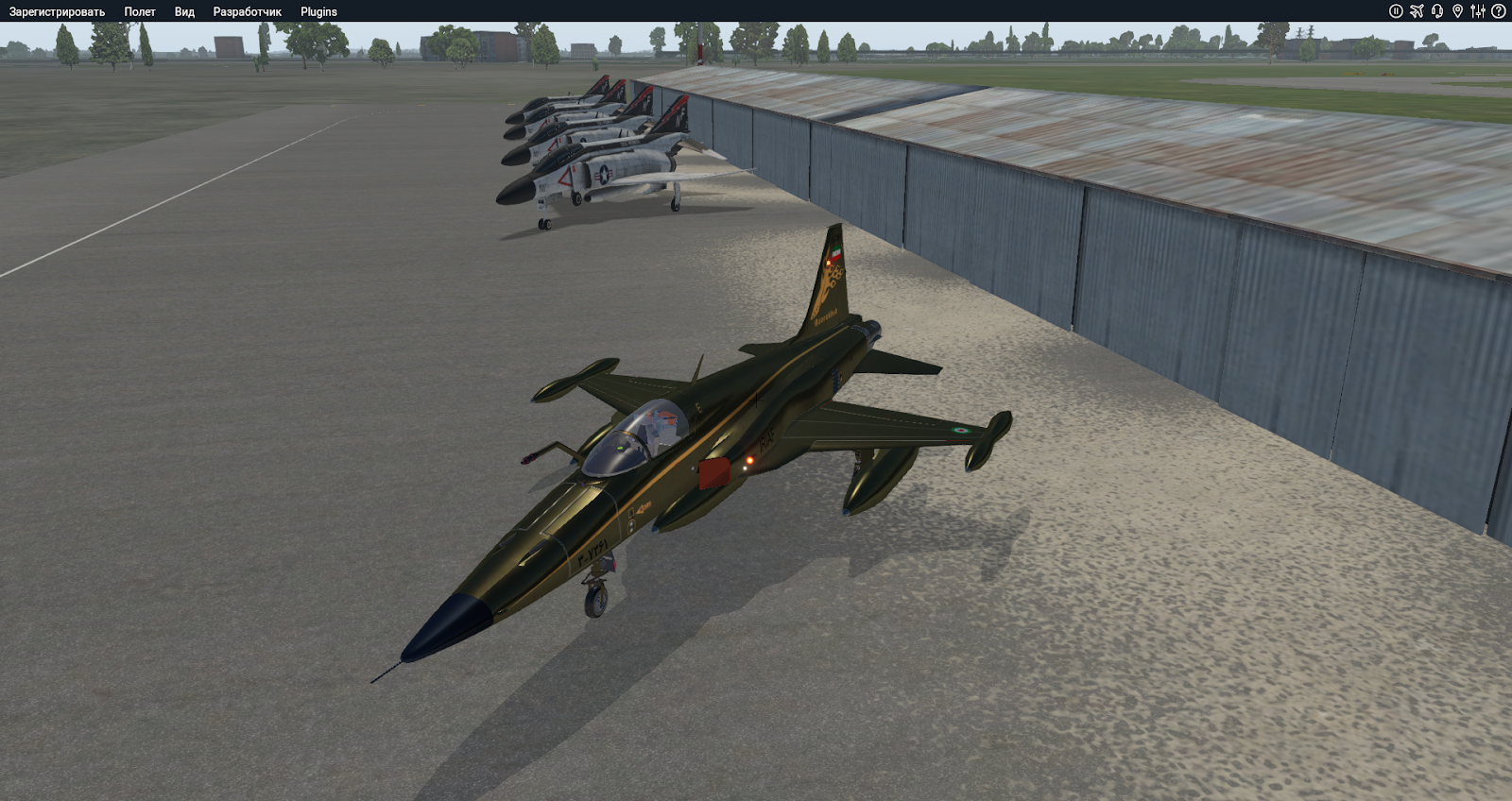Open the Разработчик menu

coord(247,11)
